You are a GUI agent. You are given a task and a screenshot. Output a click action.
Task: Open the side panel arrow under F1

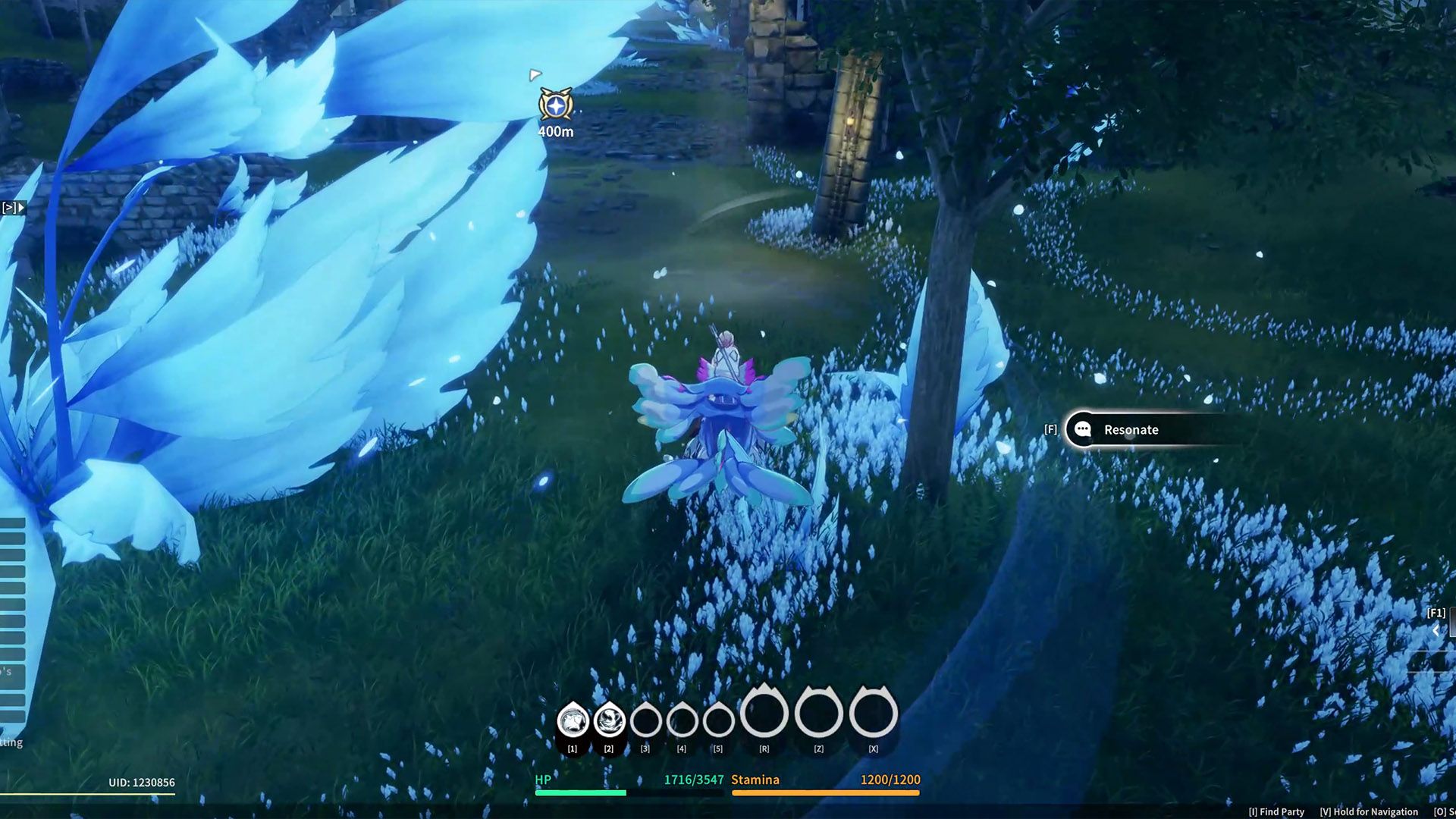click(1436, 629)
